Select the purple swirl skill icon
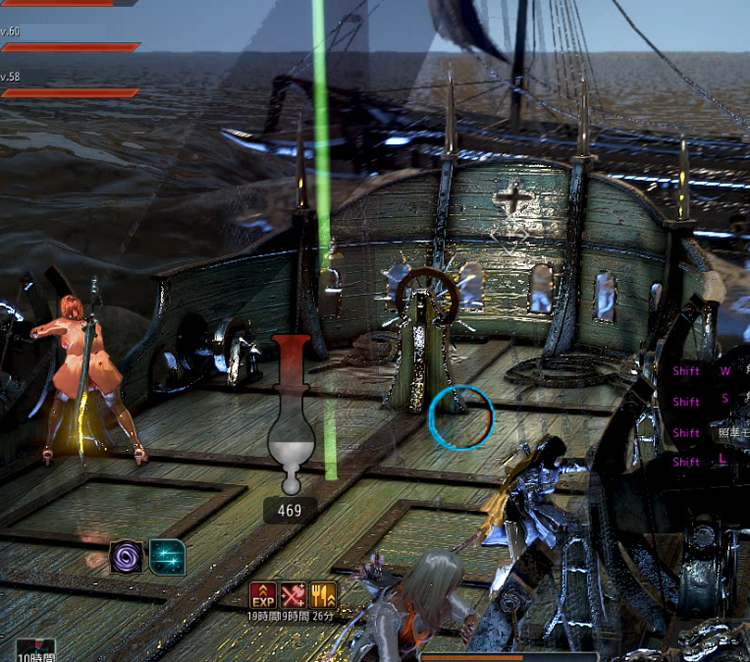Image resolution: width=750 pixels, height=662 pixels. click(x=127, y=557)
